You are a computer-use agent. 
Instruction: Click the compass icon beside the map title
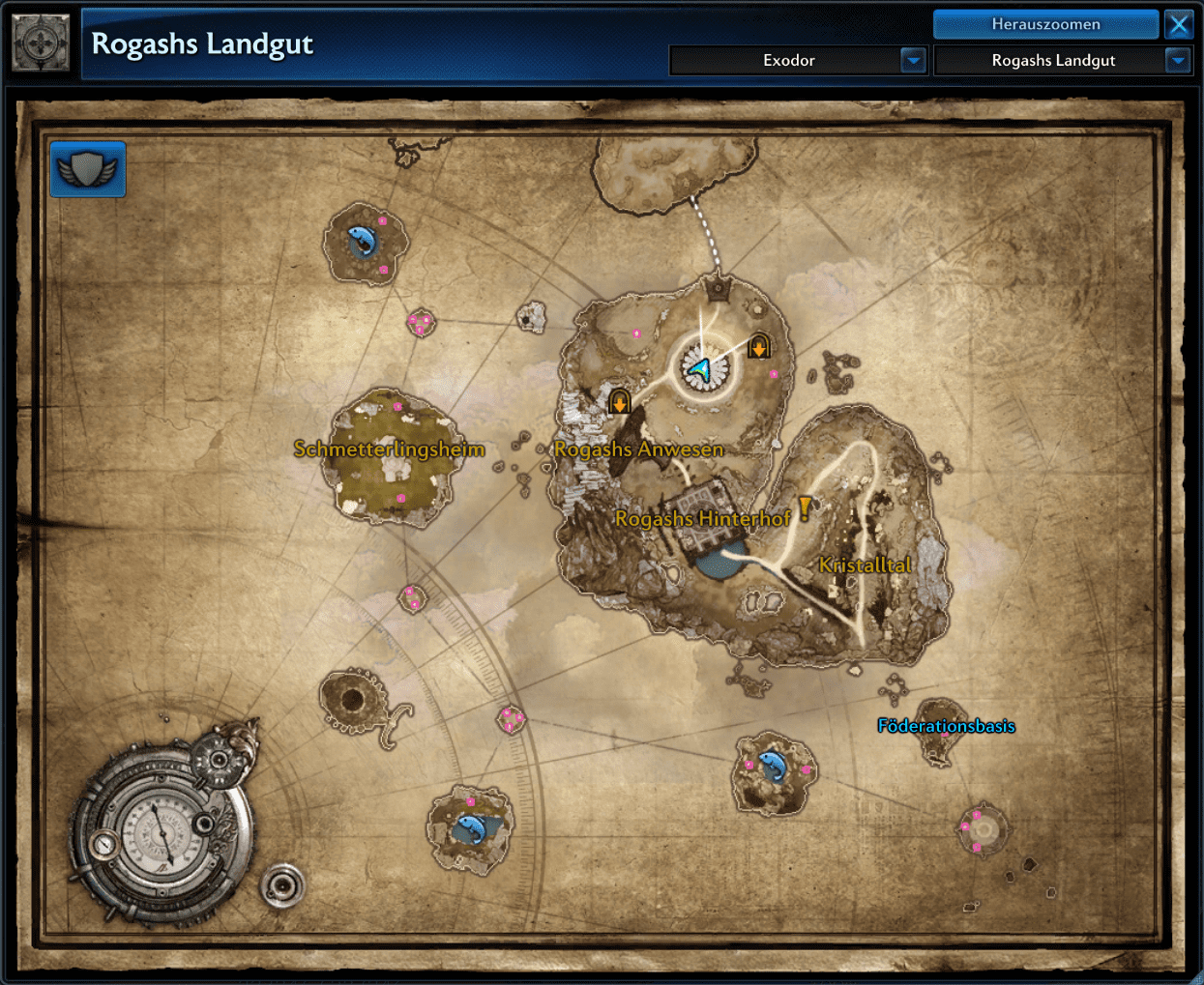pos(41,43)
